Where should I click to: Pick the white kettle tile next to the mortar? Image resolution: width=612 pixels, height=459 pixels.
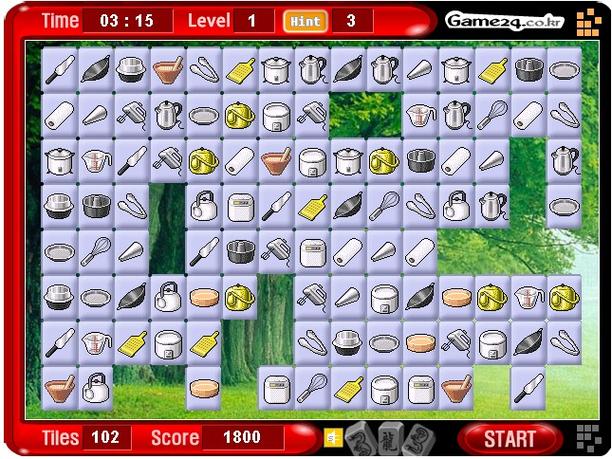click(96, 385)
